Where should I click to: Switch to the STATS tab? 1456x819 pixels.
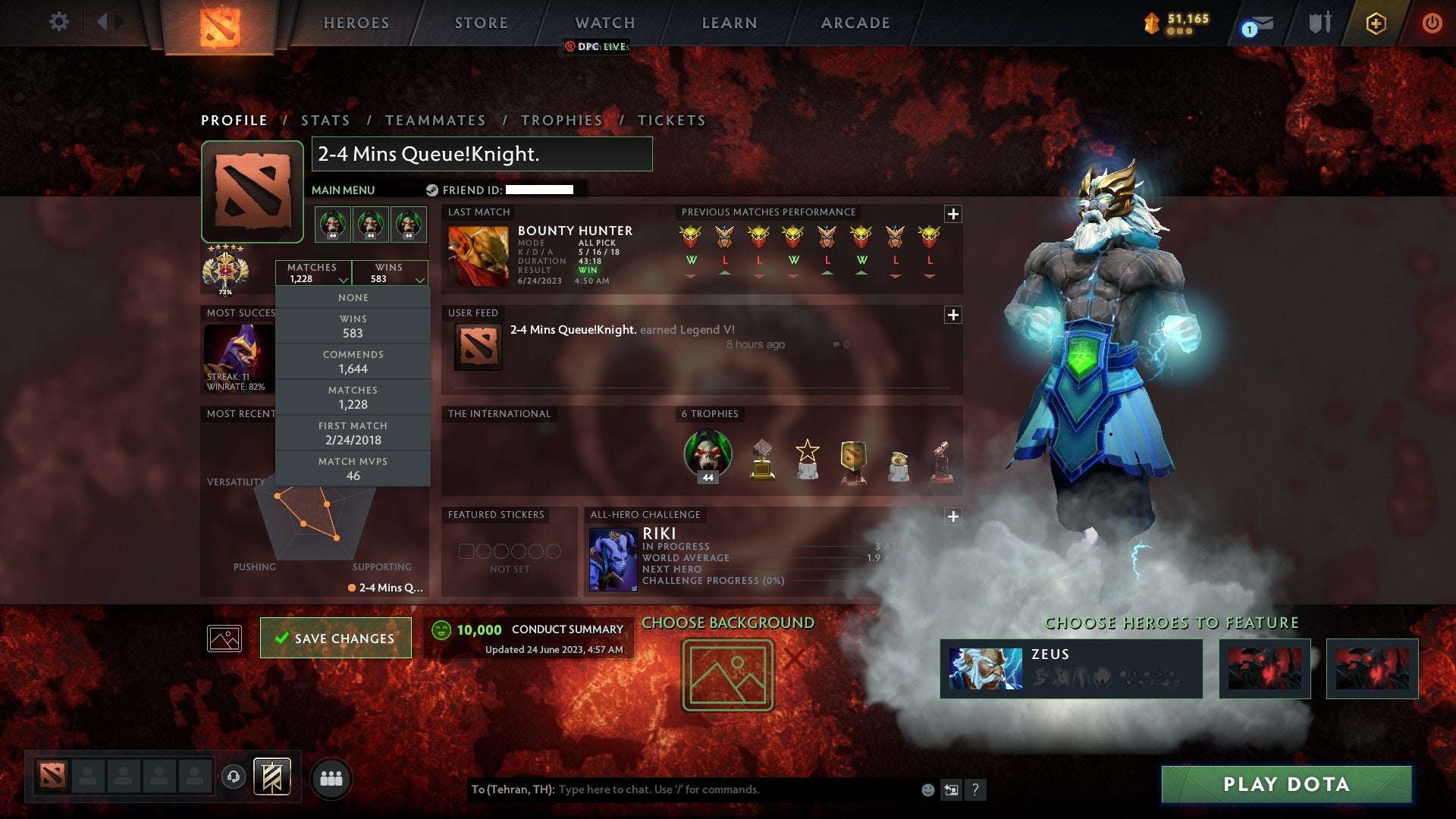click(325, 120)
